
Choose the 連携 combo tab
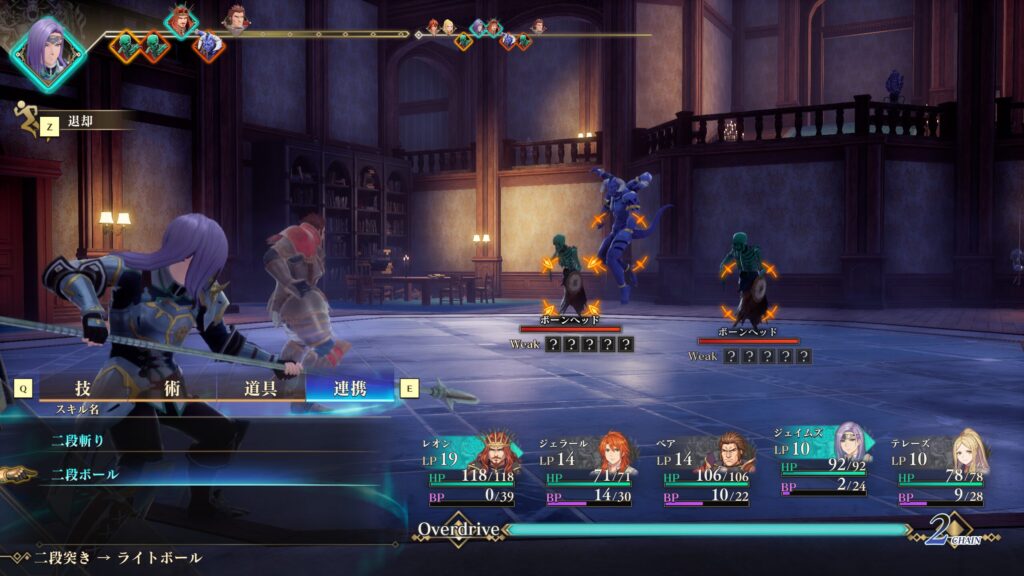350,388
